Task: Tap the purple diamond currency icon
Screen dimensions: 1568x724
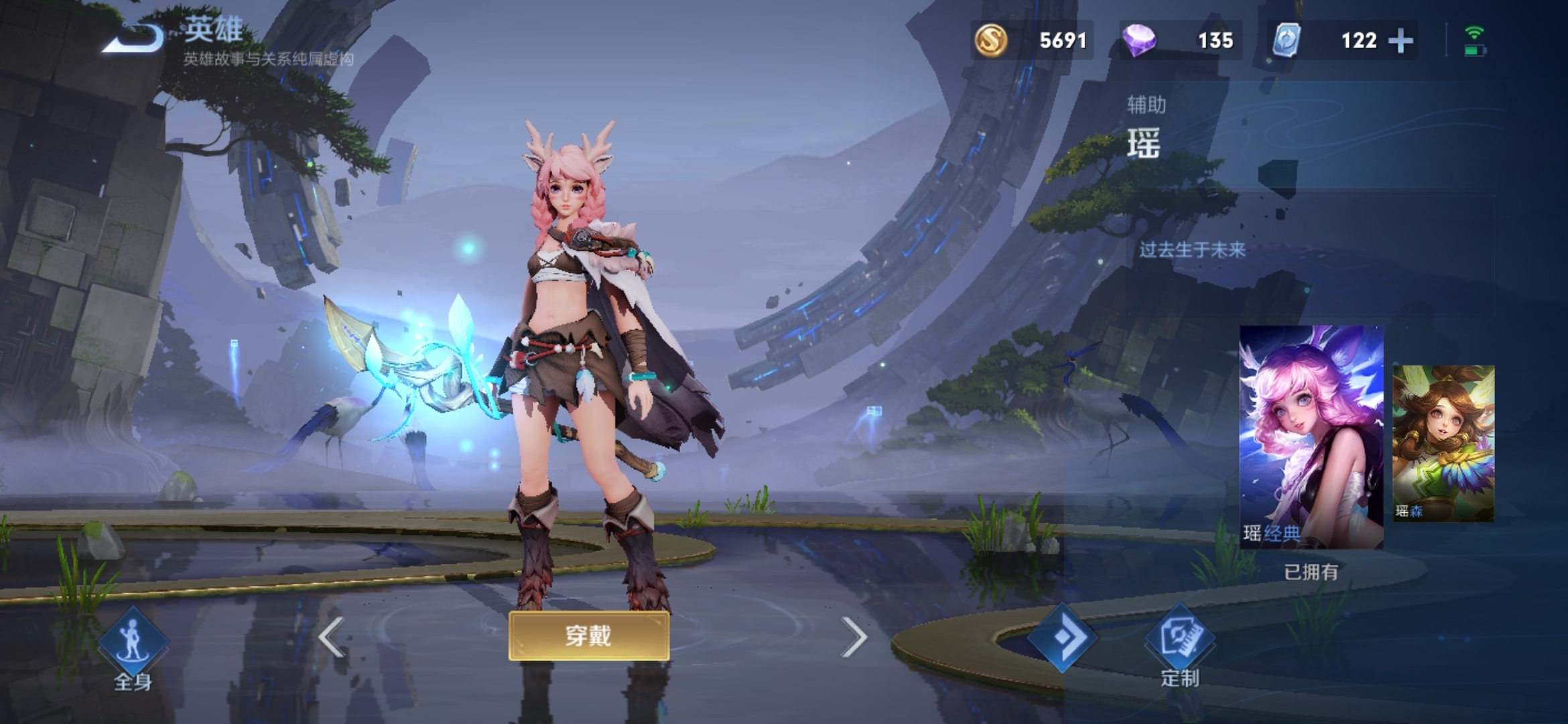Action: 1138,40
